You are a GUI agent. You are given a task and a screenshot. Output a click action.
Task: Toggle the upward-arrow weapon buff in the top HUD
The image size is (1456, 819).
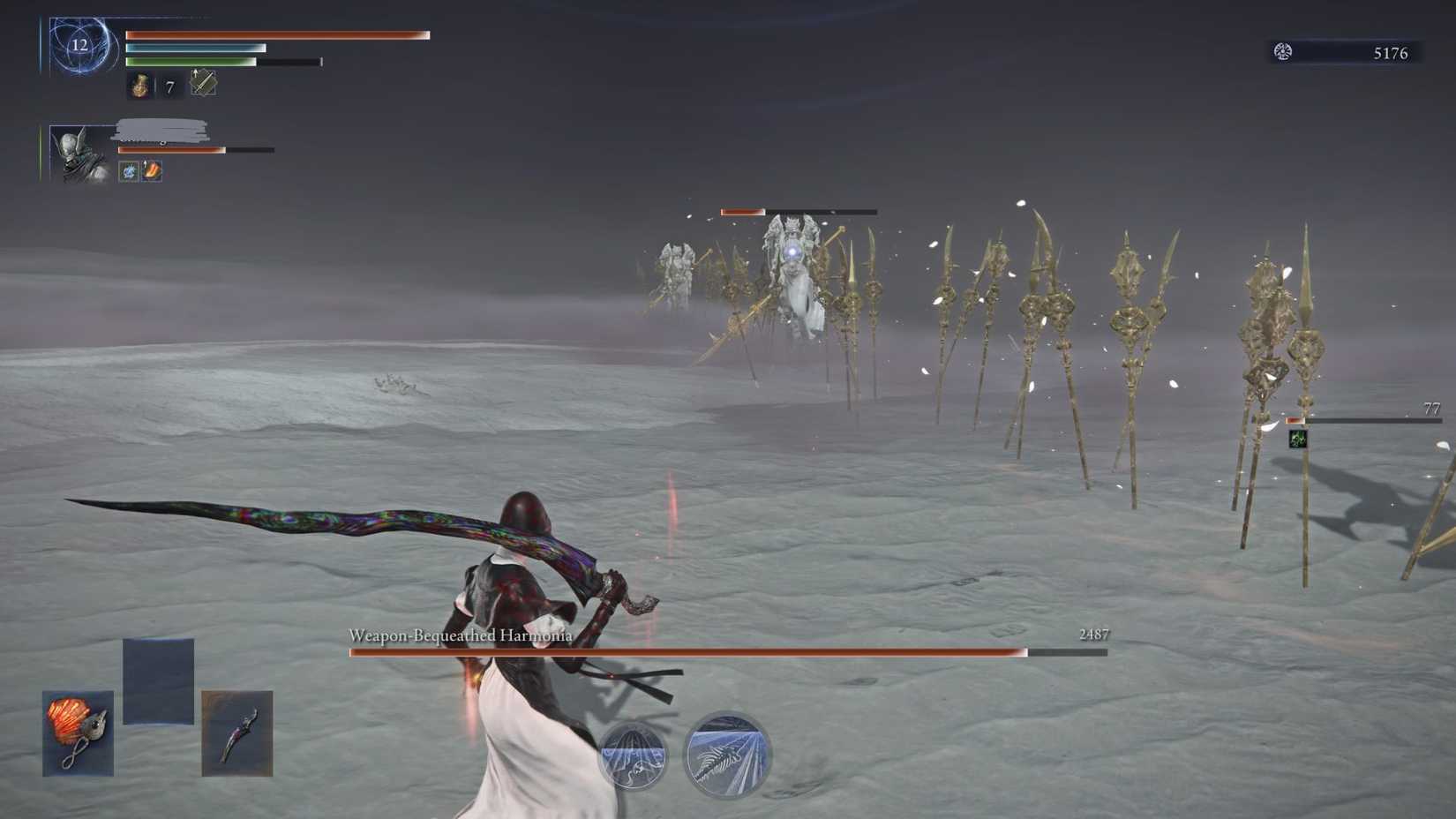203,85
